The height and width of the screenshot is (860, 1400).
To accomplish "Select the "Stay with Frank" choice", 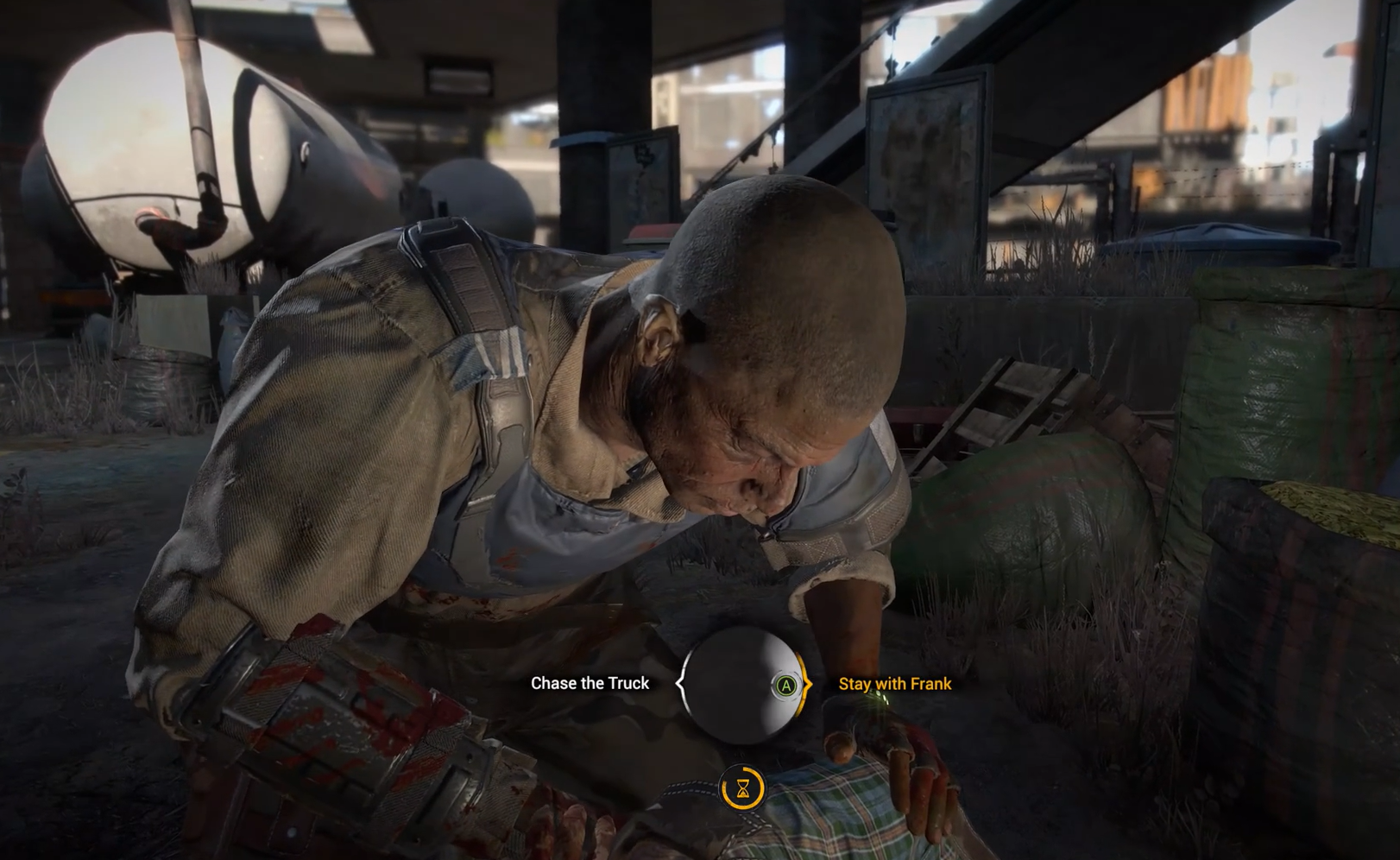I will point(894,684).
